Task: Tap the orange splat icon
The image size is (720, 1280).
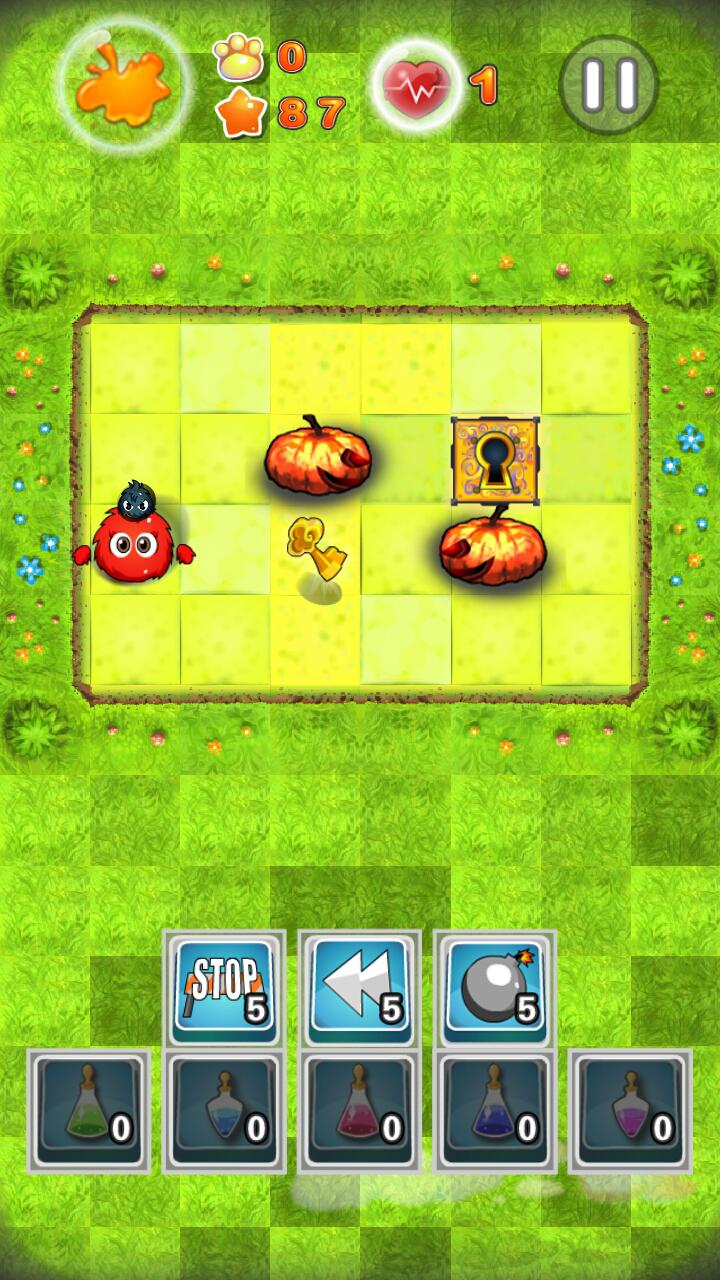Action: (125, 85)
